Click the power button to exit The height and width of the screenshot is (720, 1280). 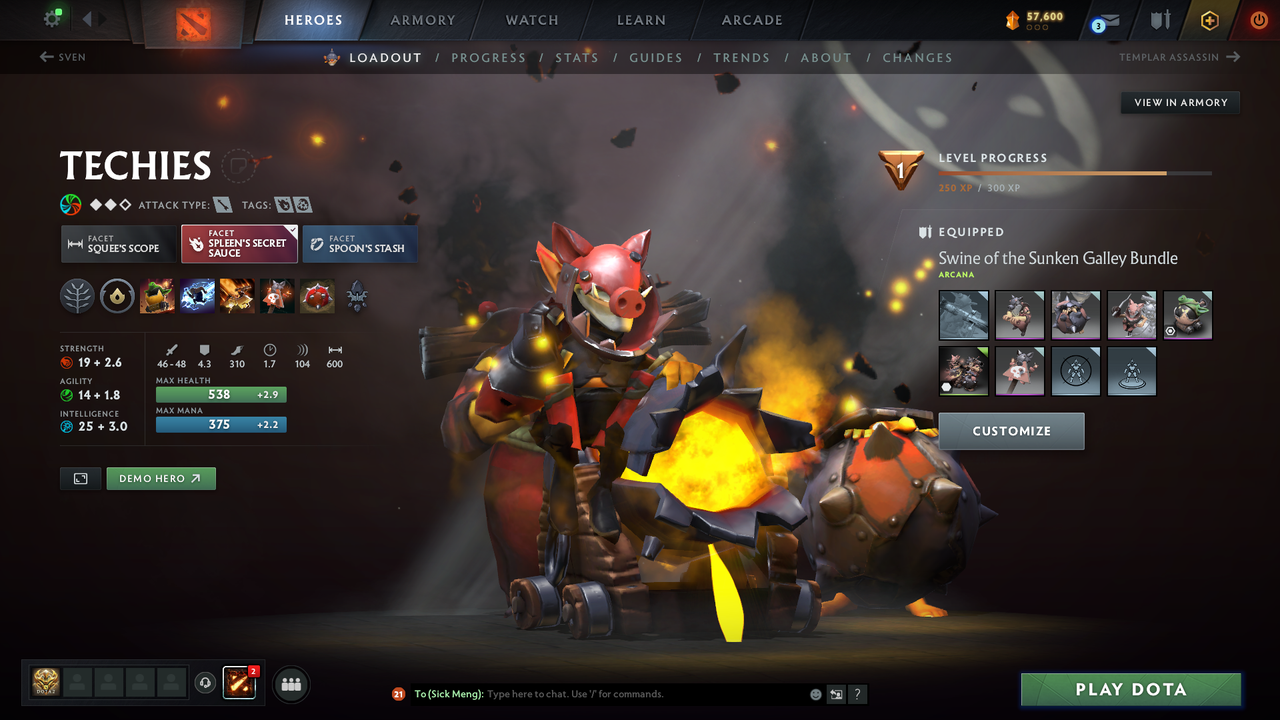pyautogui.click(x=1259, y=20)
